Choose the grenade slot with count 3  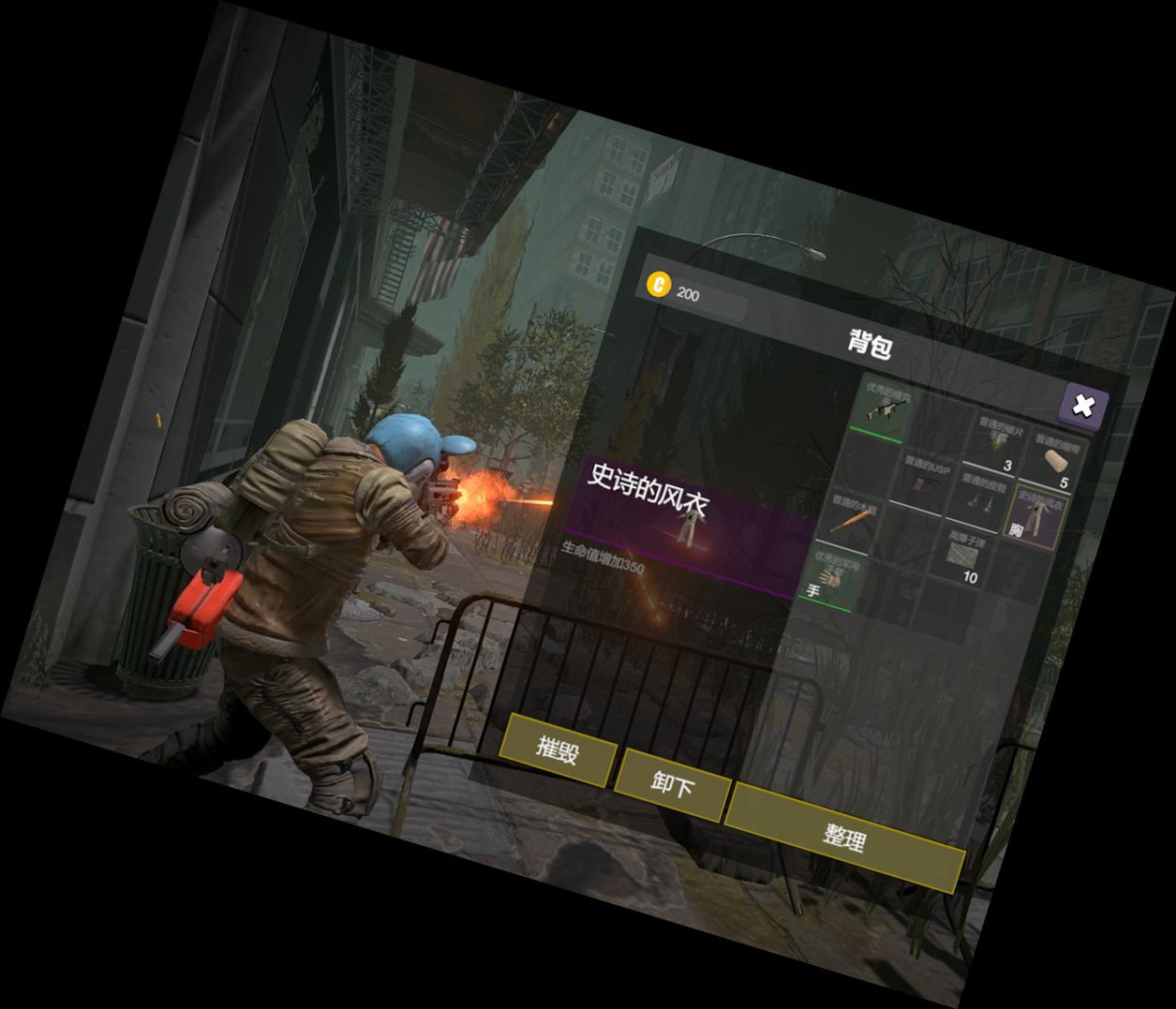[997, 447]
